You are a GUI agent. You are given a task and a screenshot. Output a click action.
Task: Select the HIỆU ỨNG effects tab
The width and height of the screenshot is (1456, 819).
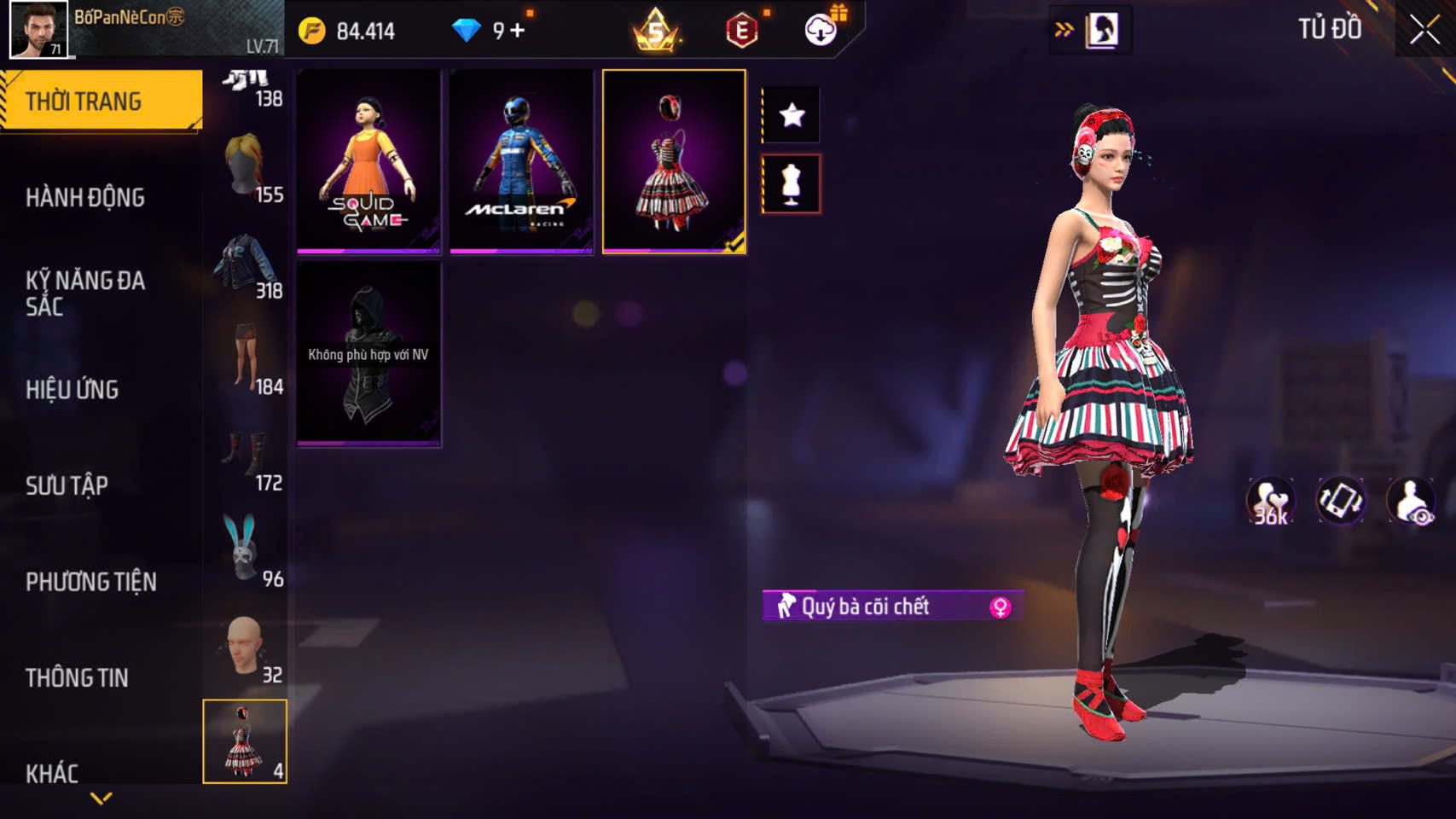[73, 389]
